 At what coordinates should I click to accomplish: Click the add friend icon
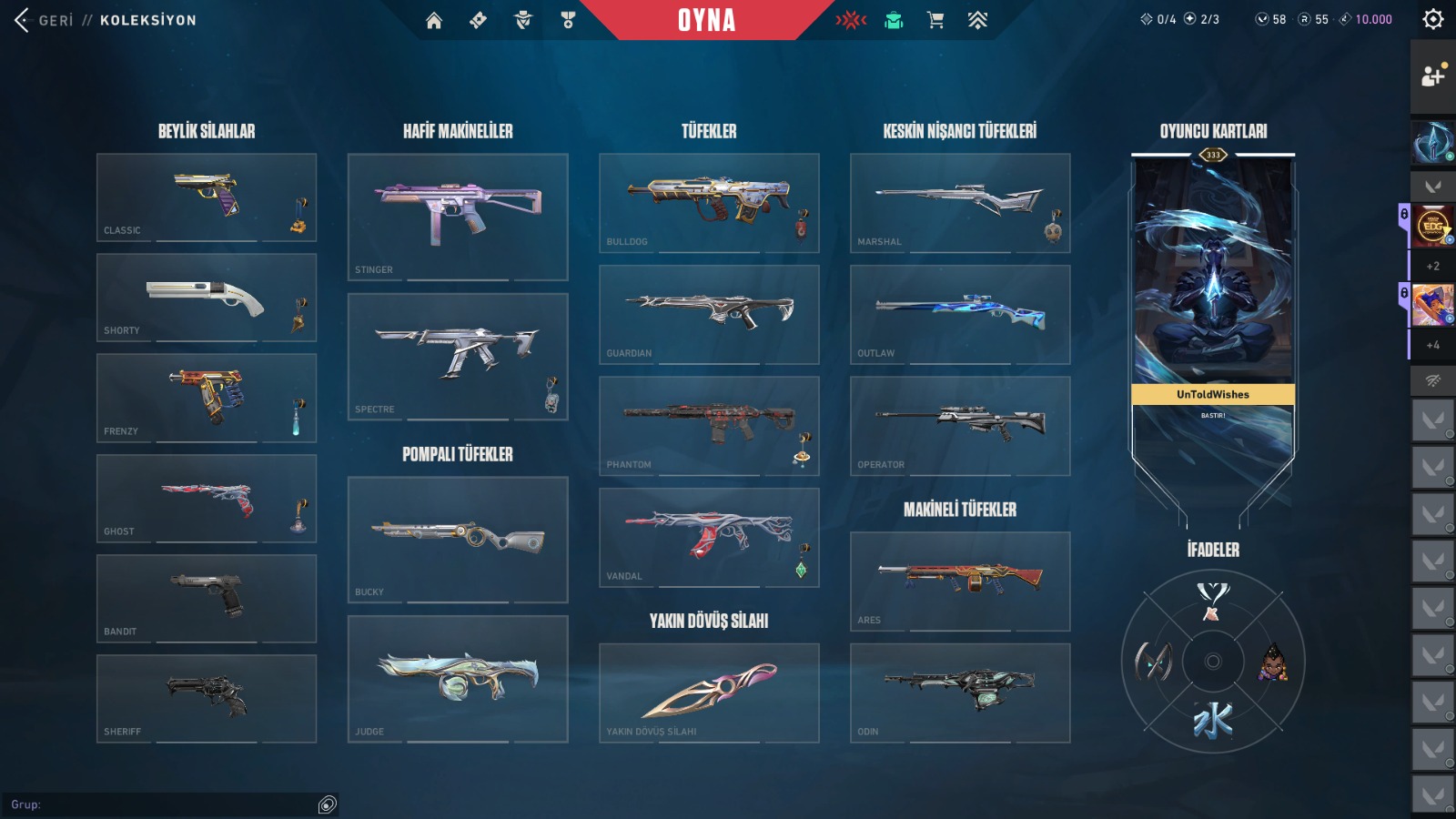1432,76
